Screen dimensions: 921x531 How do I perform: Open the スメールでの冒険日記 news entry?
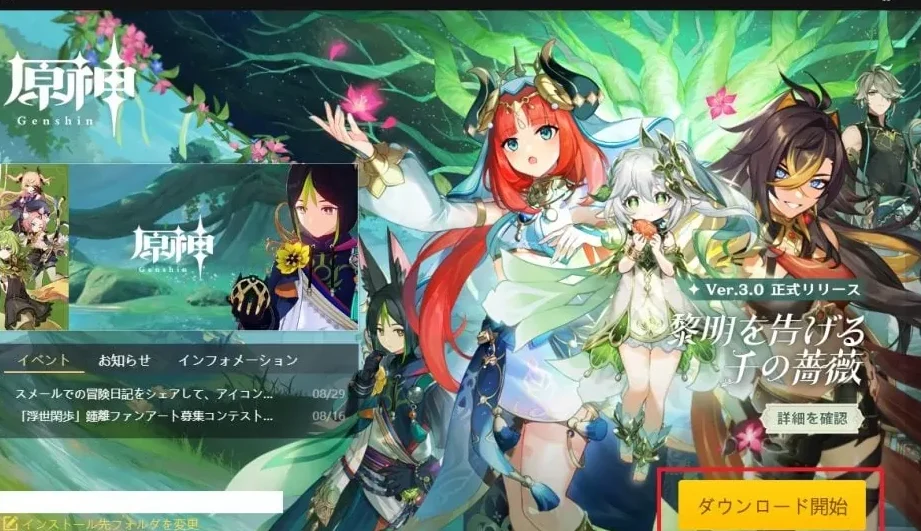[145, 393]
